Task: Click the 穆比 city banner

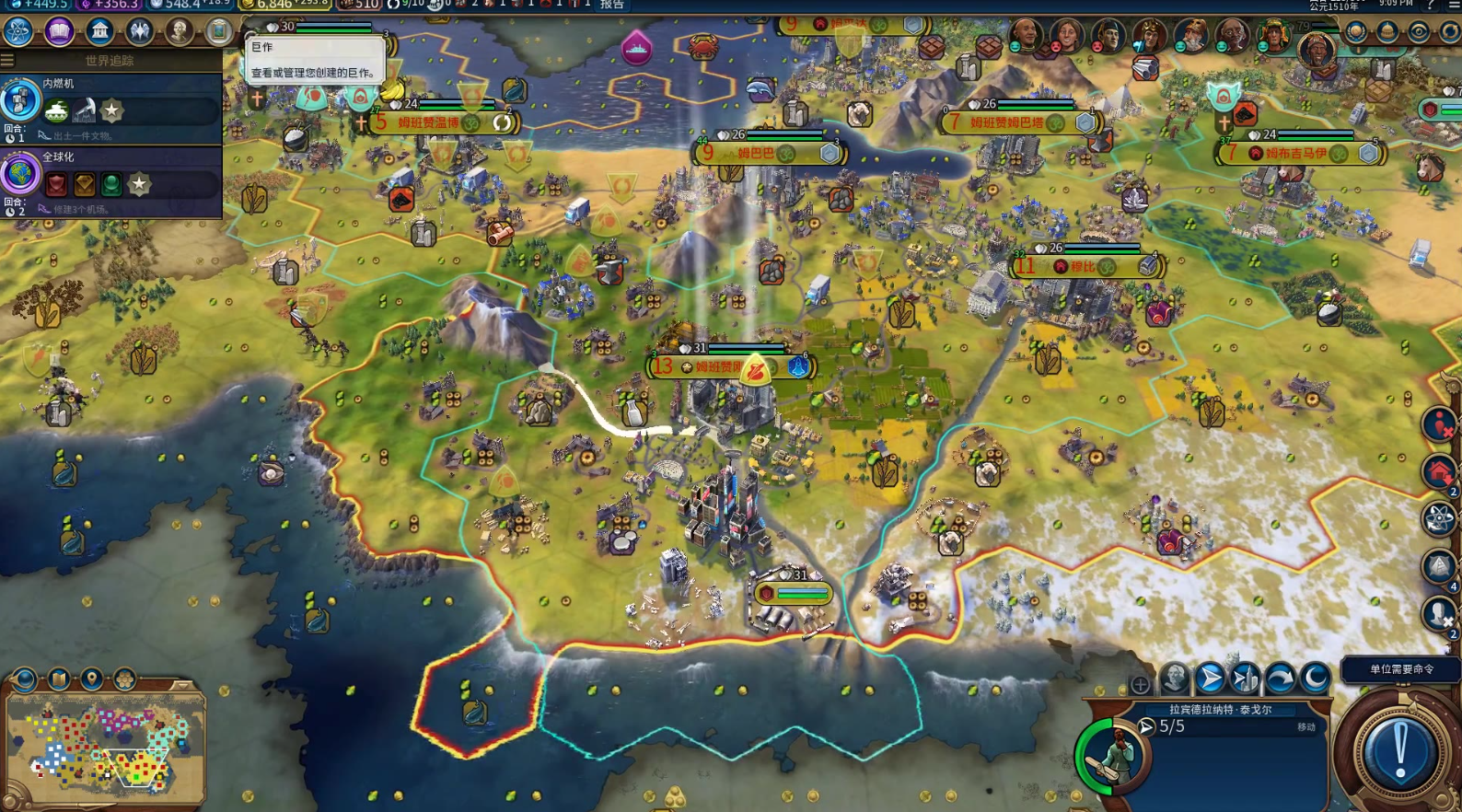Action: click(1084, 267)
